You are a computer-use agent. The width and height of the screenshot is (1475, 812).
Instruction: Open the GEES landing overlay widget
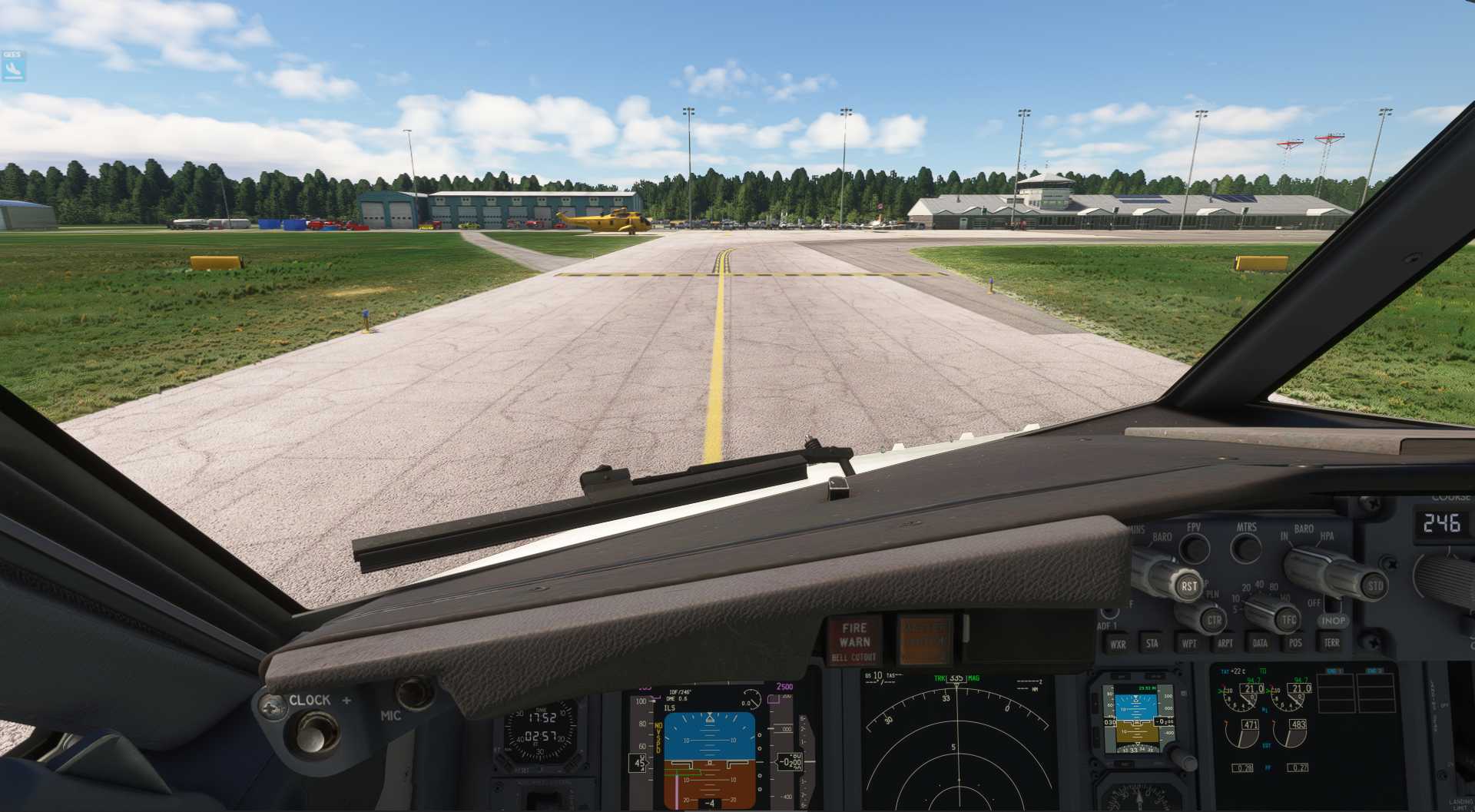coord(13,67)
